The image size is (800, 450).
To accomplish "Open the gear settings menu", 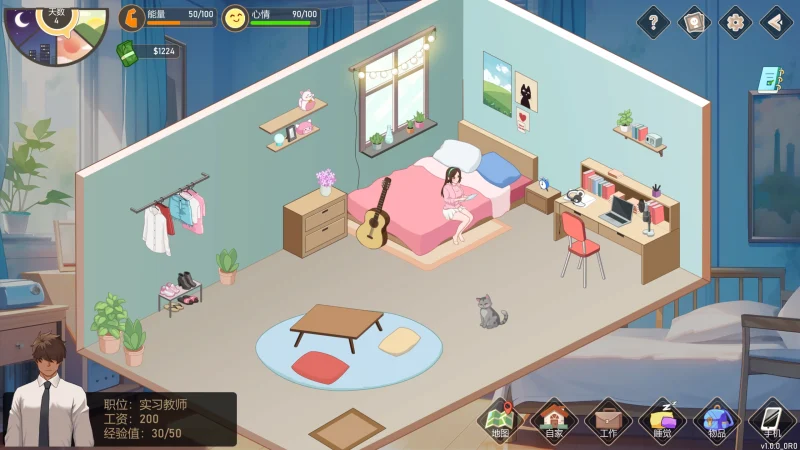I will pos(735,21).
